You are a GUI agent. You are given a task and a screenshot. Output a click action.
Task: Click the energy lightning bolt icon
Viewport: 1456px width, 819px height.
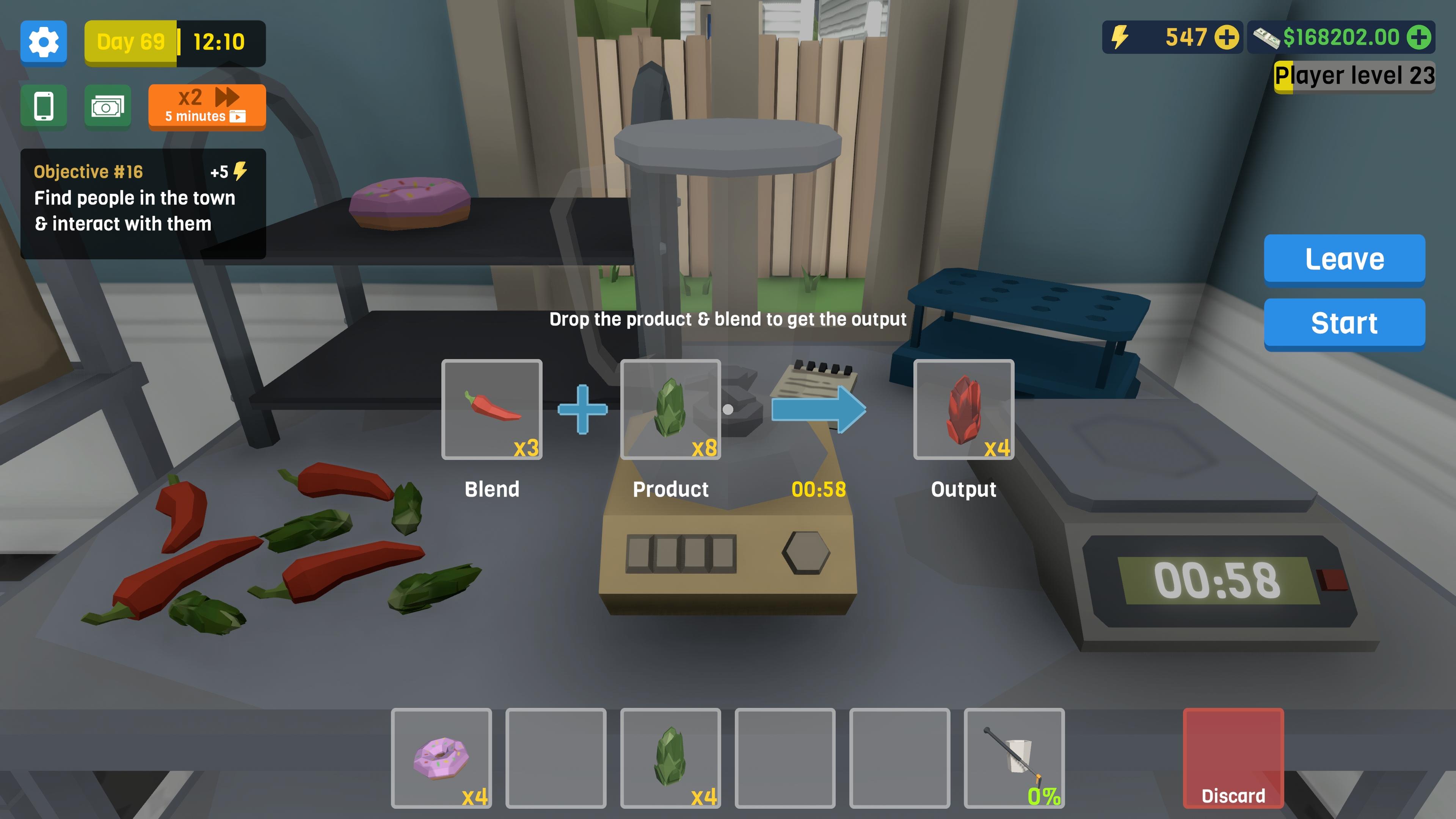tap(1121, 38)
